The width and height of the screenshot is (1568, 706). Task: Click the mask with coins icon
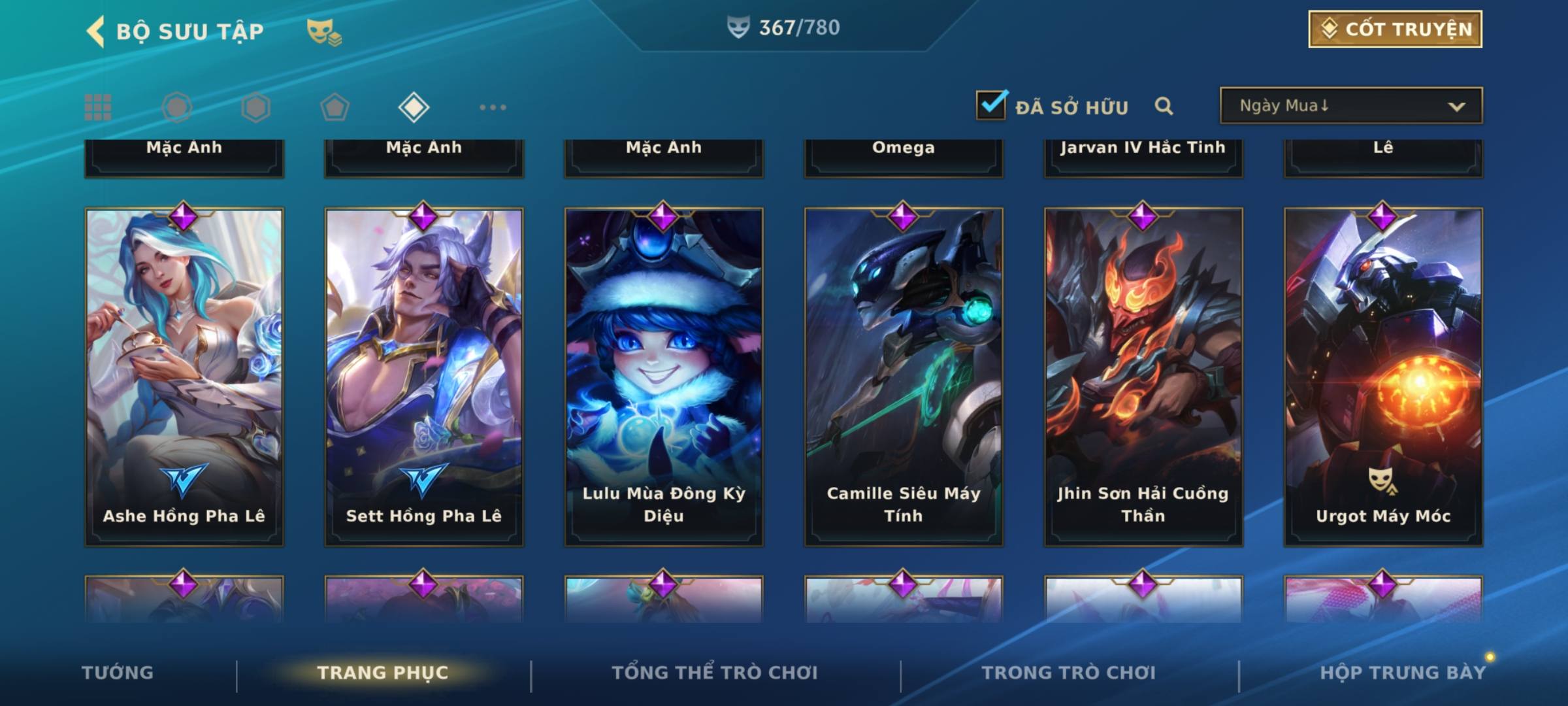(324, 31)
